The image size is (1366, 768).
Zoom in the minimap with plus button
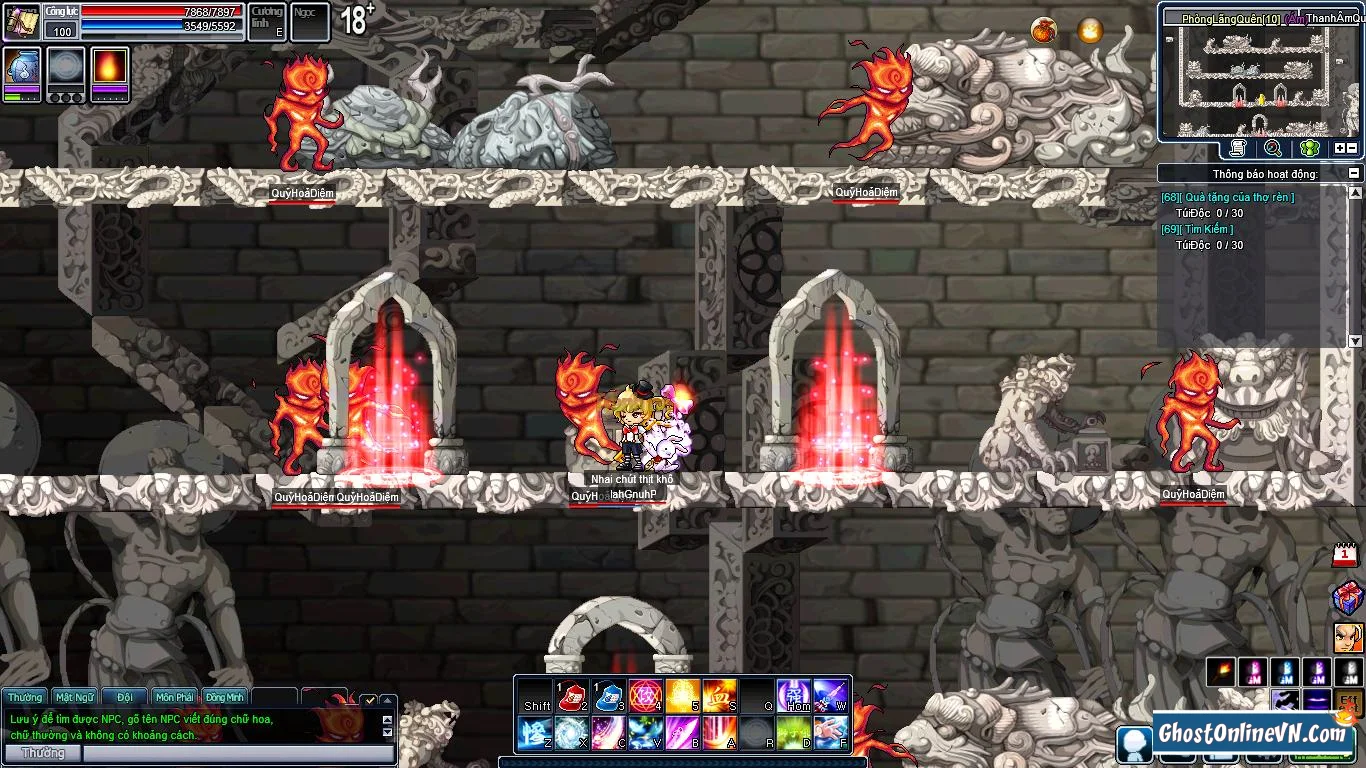(1340, 149)
